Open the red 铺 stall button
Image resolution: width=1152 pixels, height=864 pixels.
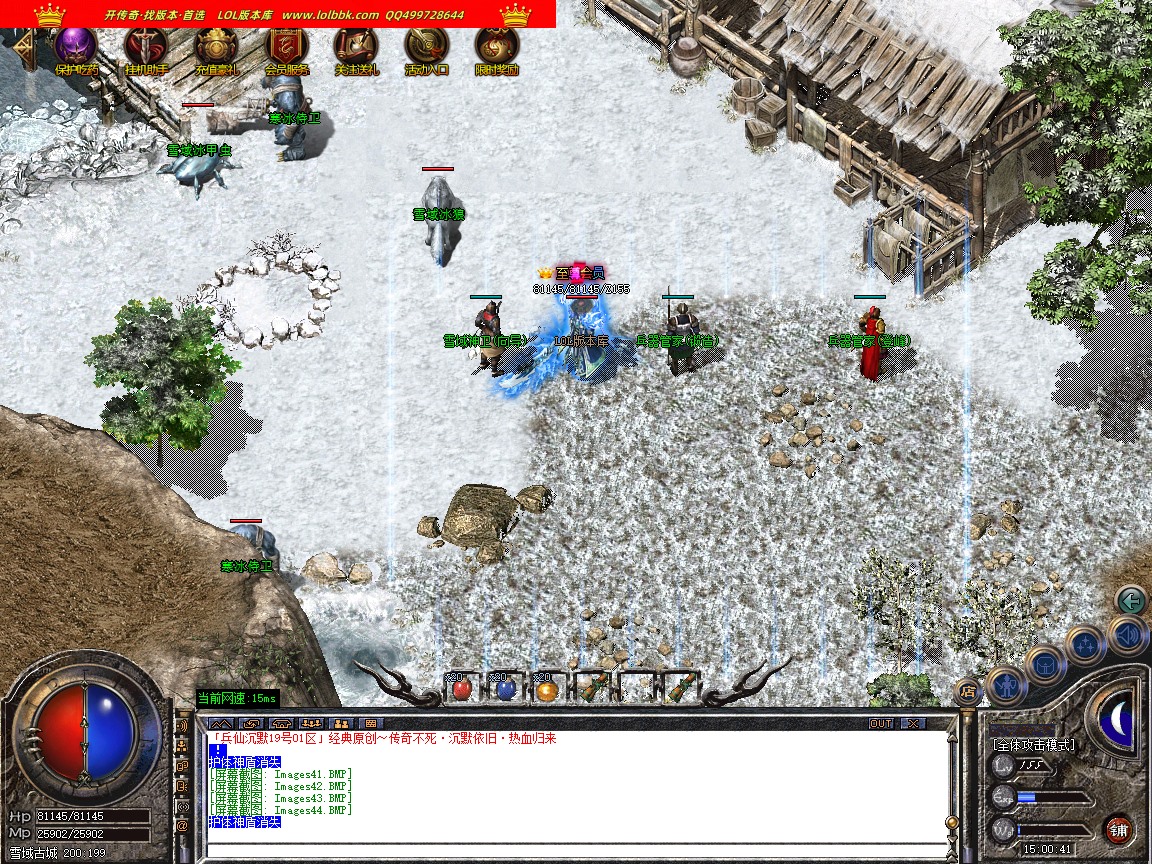[x=1119, y=829]
